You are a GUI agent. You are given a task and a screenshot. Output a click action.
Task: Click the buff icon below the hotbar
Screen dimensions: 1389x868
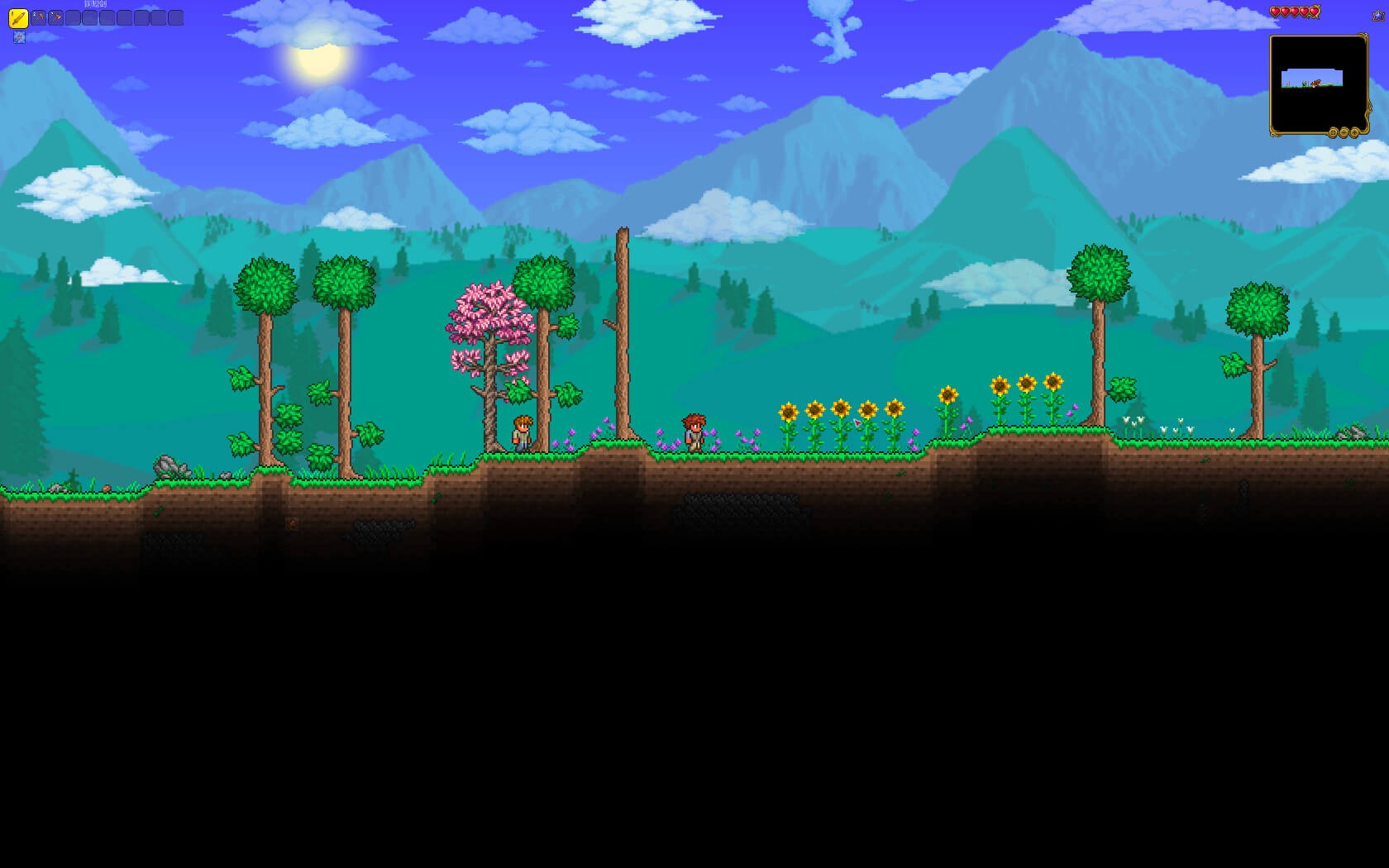tap(19, 37)
